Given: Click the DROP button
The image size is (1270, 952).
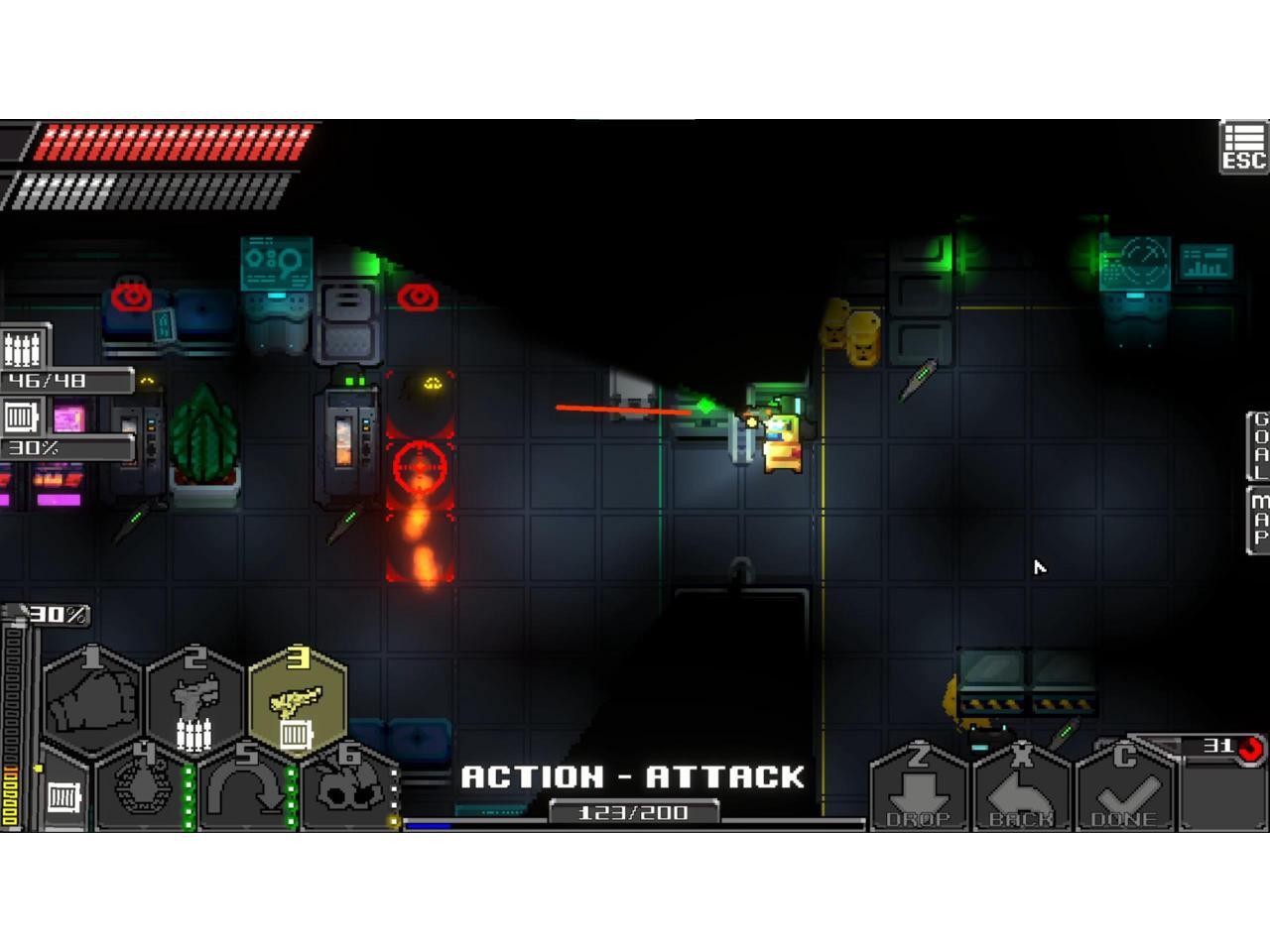Looking at the screenshot, I should coord(919,788).
